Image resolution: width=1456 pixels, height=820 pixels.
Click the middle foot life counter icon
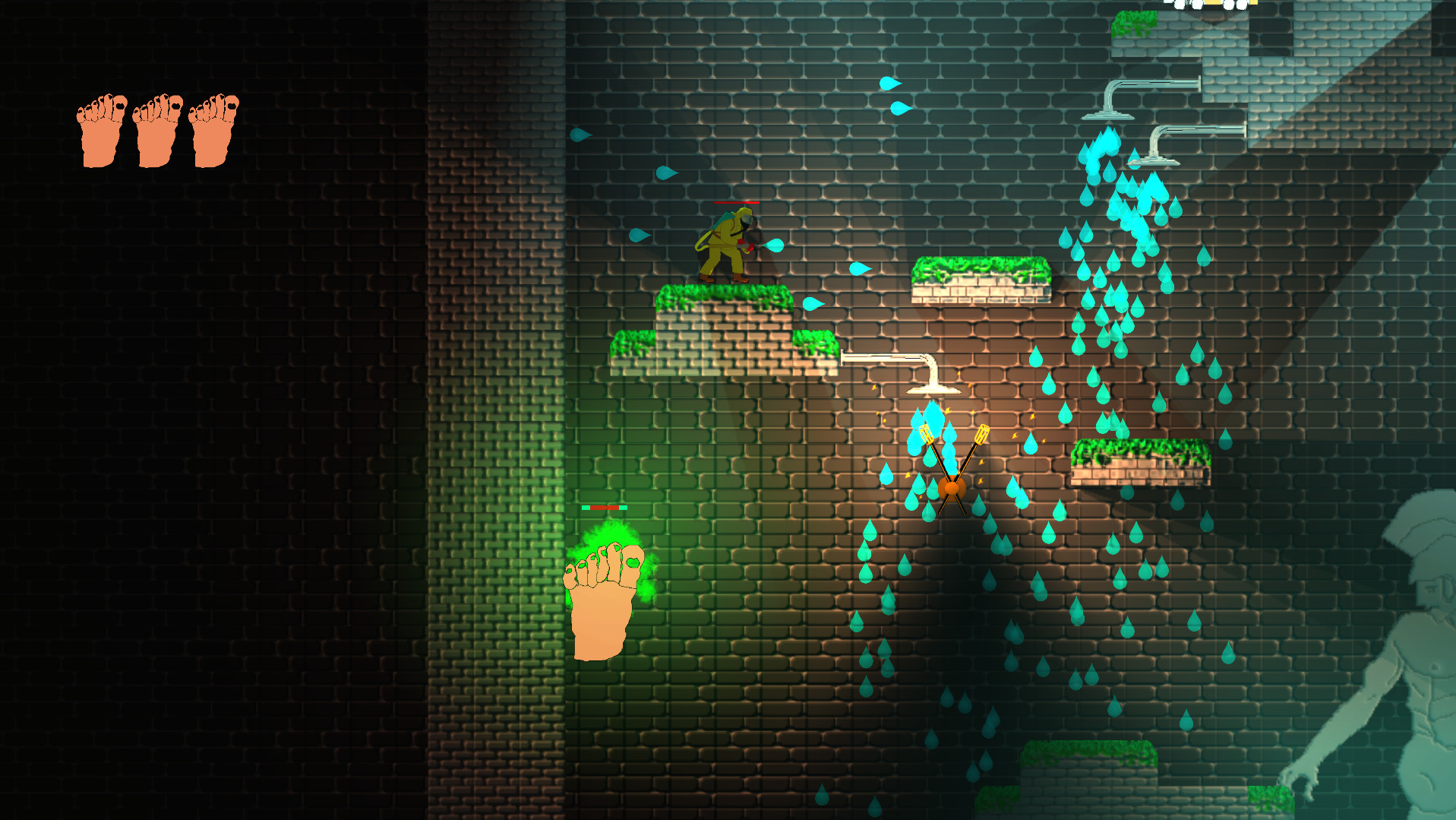point(156,129)
